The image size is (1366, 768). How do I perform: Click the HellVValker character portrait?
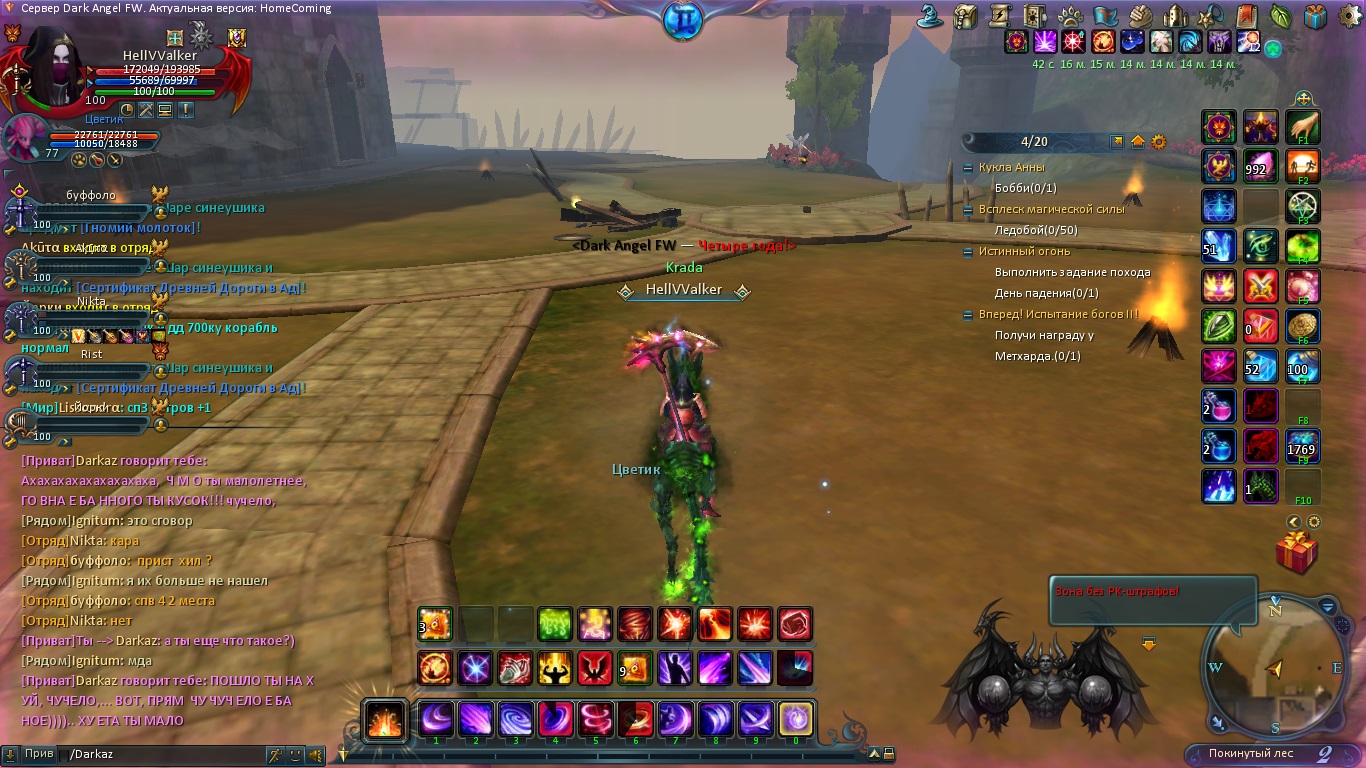[56, 65]
